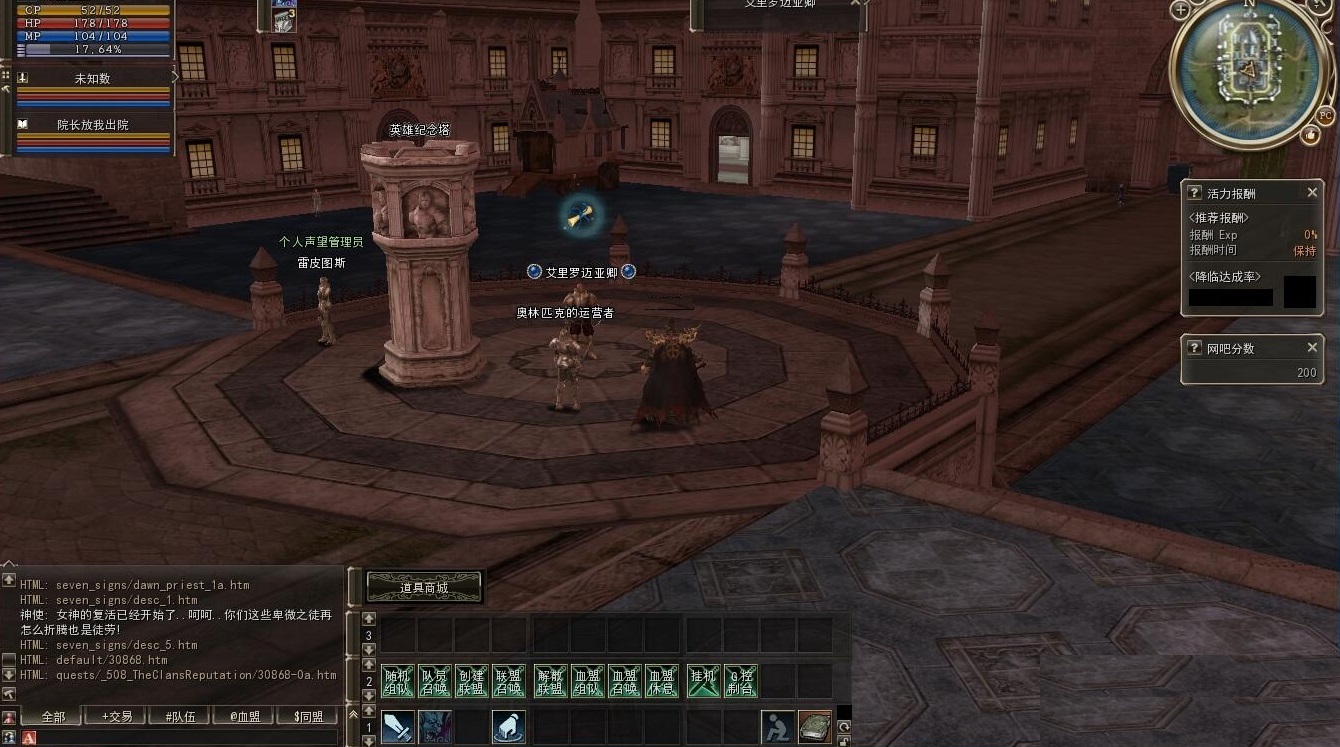This screenshot has height=747, width=1340.
Task: Close the 活力报酬 panel
Action: pos(1312,193)
